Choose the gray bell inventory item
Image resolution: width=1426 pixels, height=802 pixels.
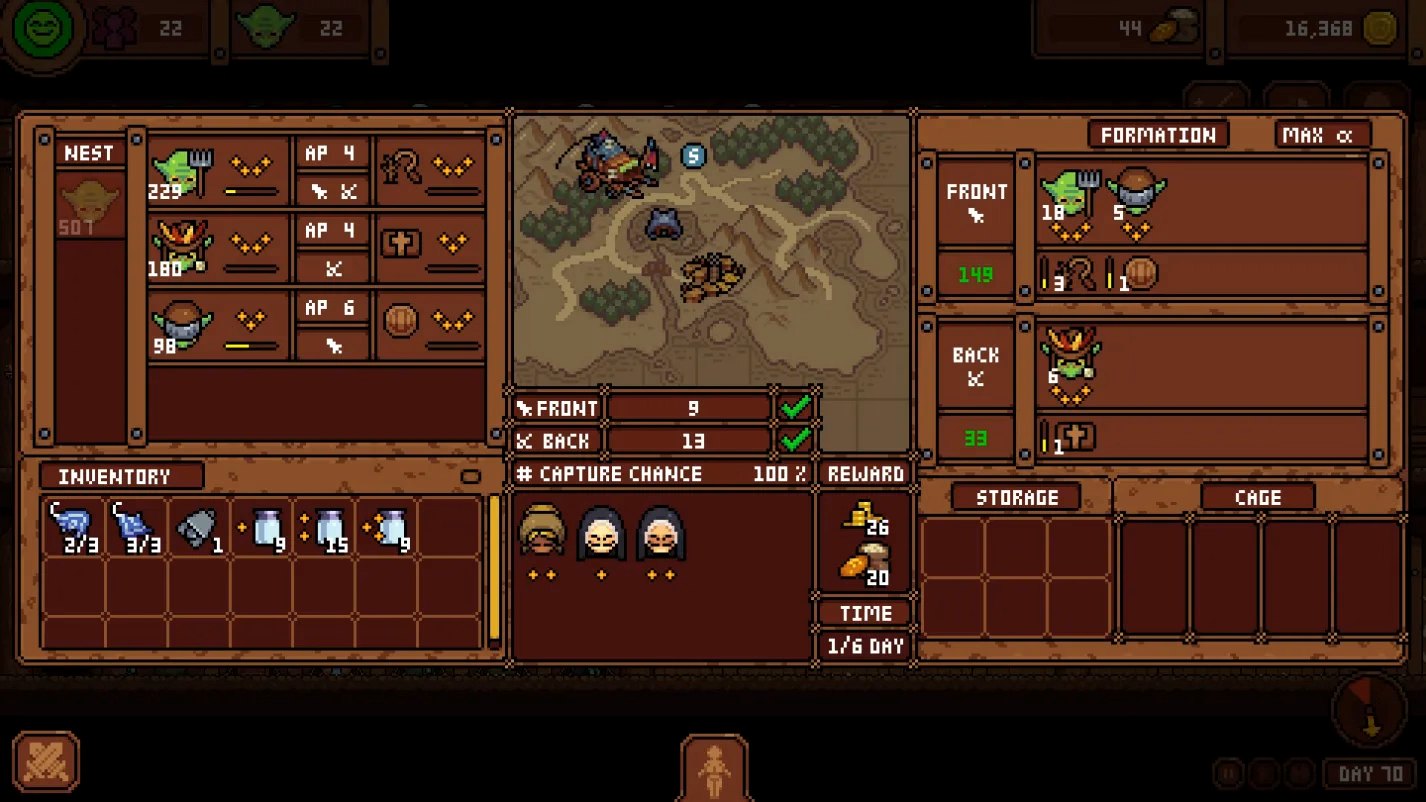(x=197, y=527)
